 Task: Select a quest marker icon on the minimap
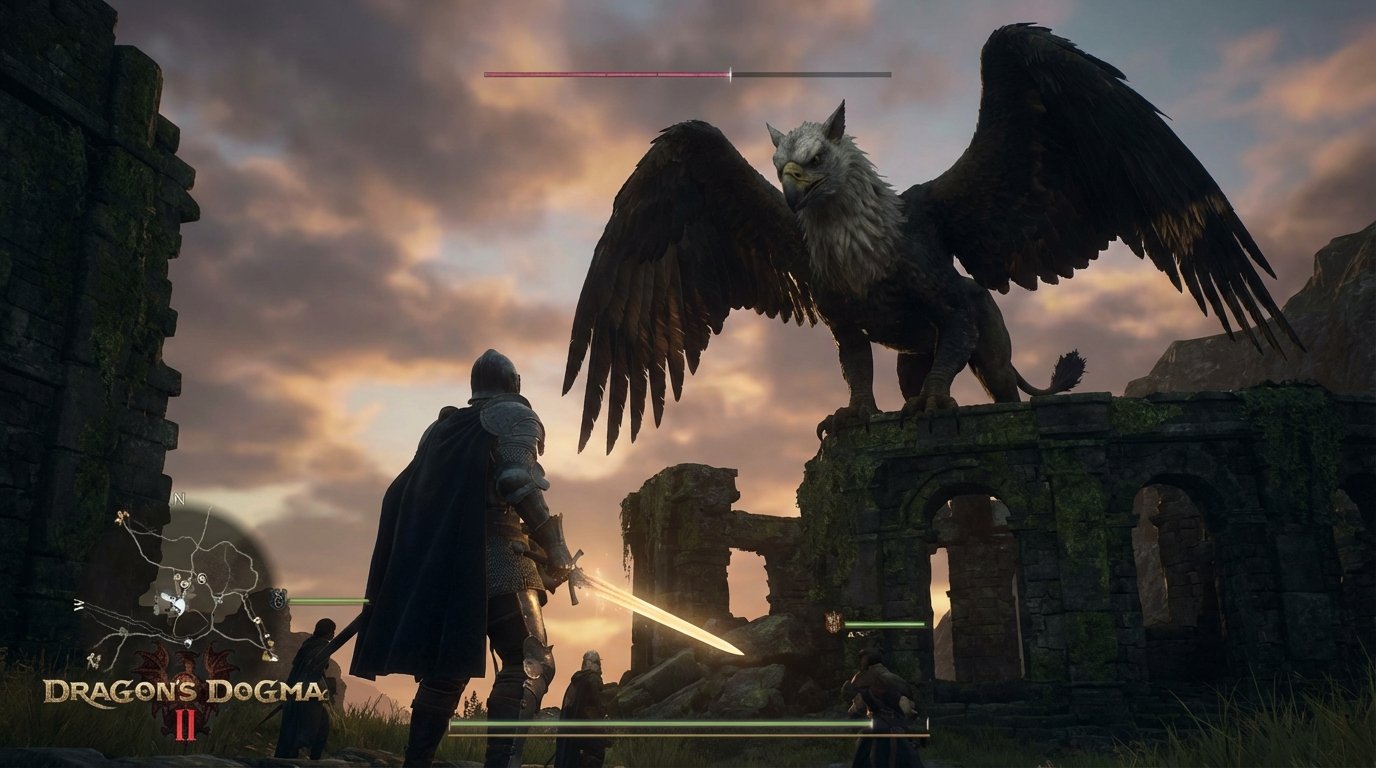[x=184, y=582]
